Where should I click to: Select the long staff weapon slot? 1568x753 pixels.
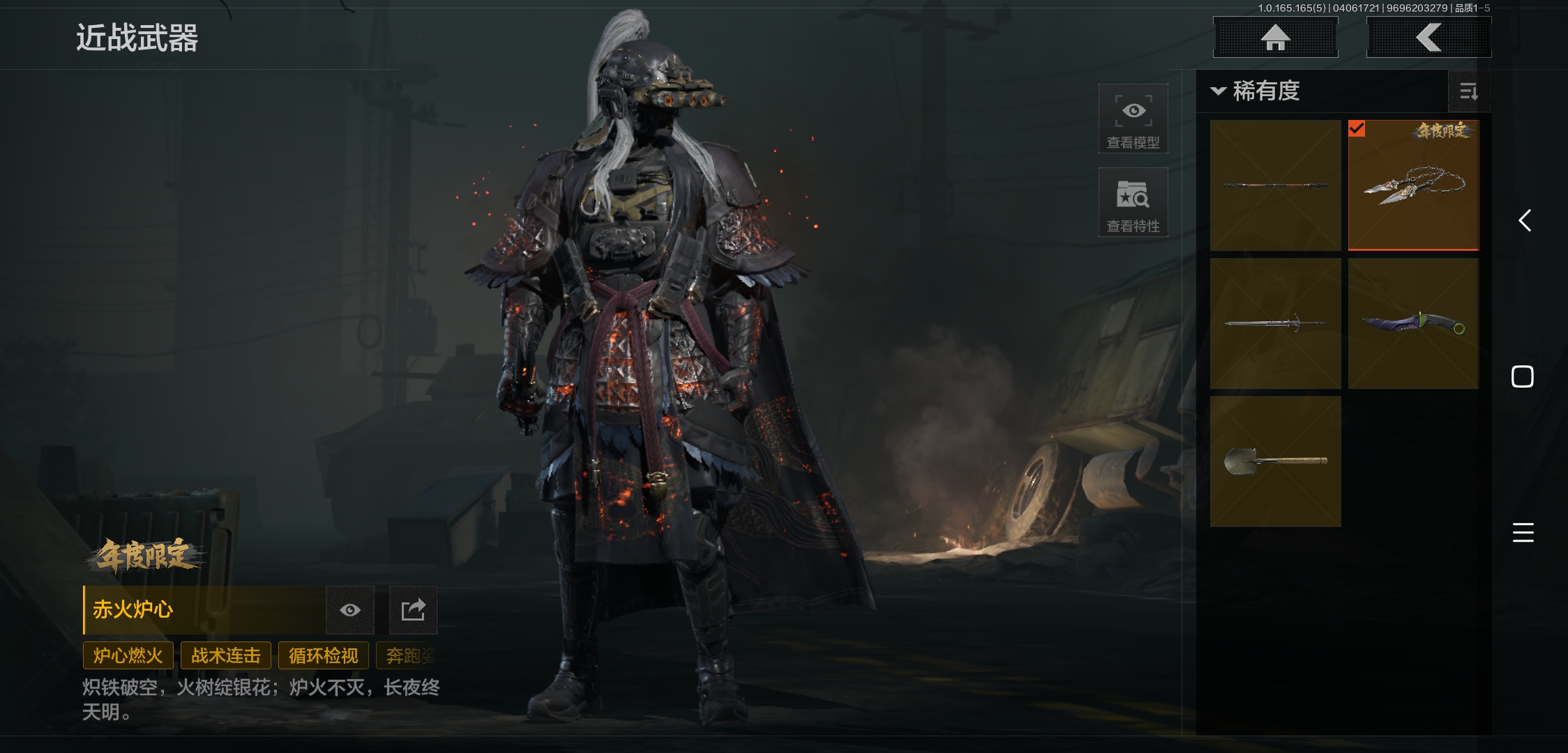1275,185
